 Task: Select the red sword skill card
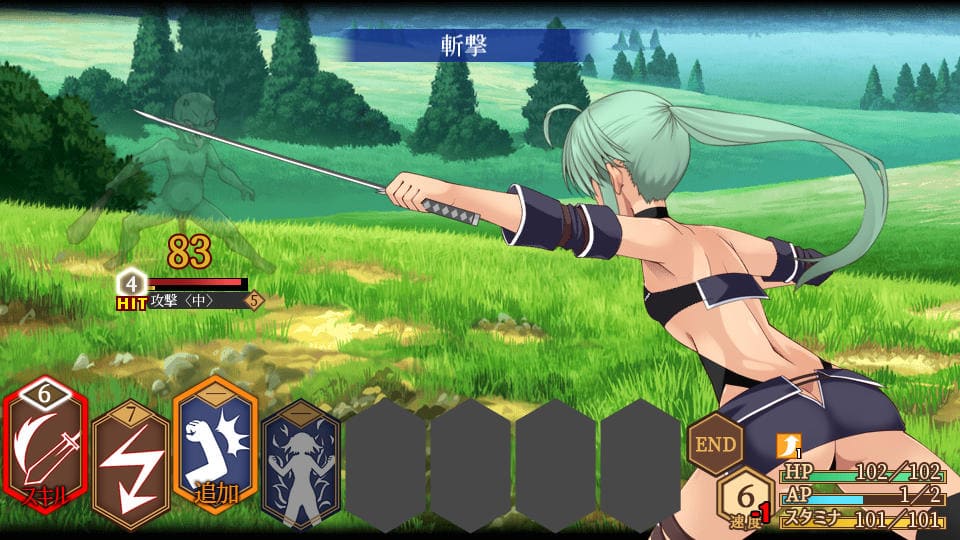(44, 453)
